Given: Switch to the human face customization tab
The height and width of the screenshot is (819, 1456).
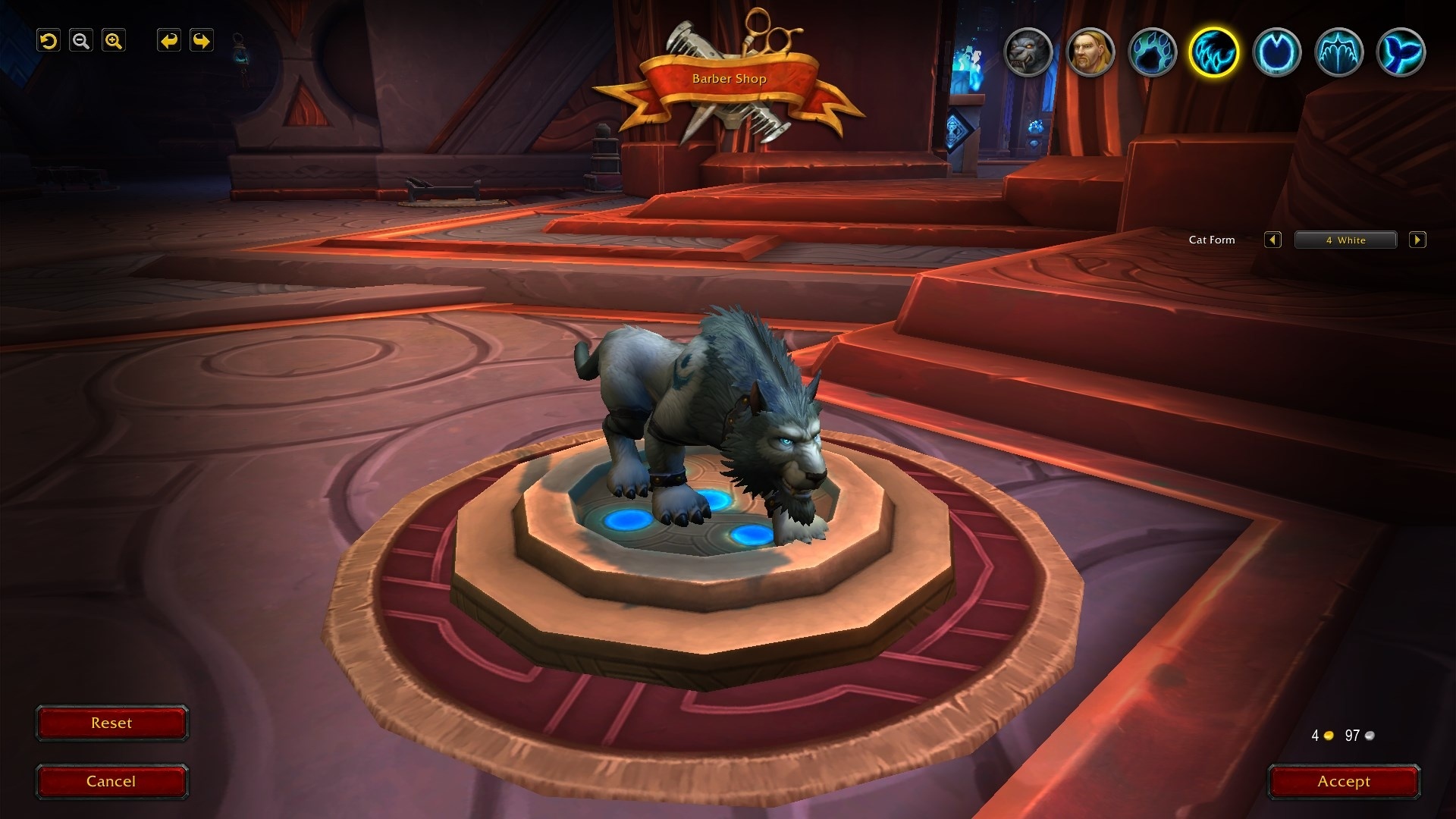Looking at the screenshot, I should tap(1090, 52).
